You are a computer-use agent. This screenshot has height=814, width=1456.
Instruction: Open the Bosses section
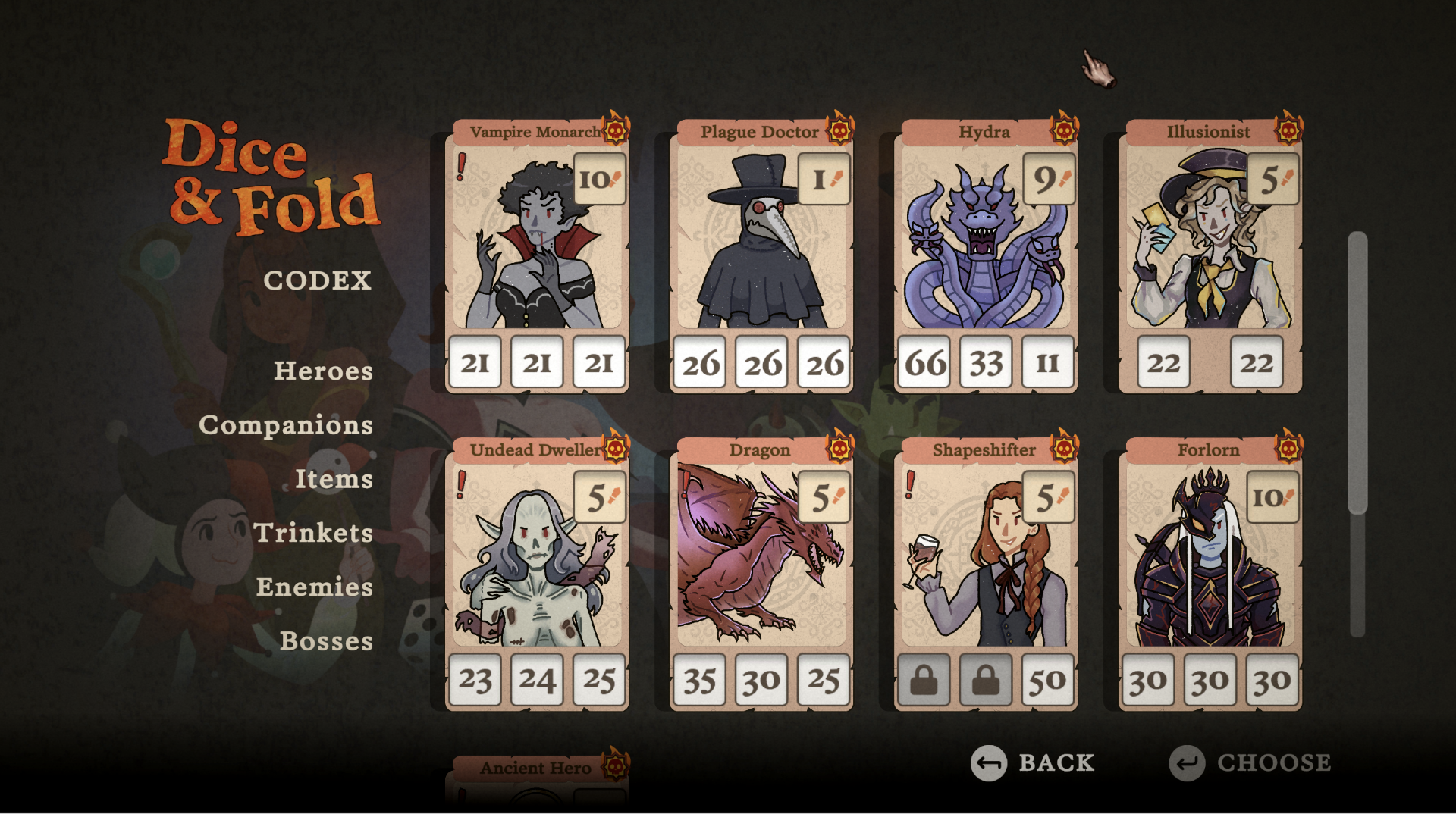click(327, 642)
